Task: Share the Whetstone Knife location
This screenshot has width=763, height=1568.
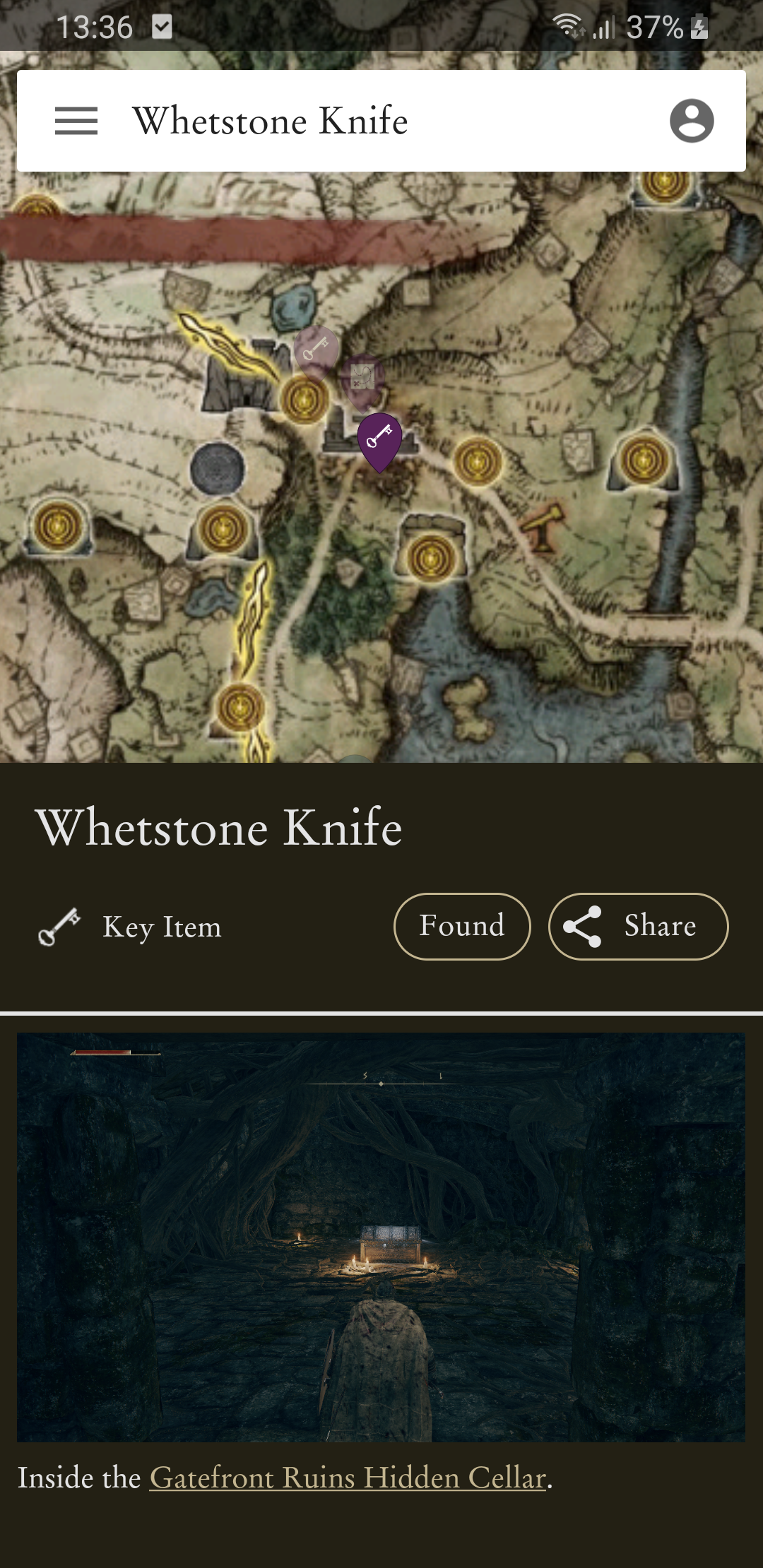Action: click(x=638, y=926)
